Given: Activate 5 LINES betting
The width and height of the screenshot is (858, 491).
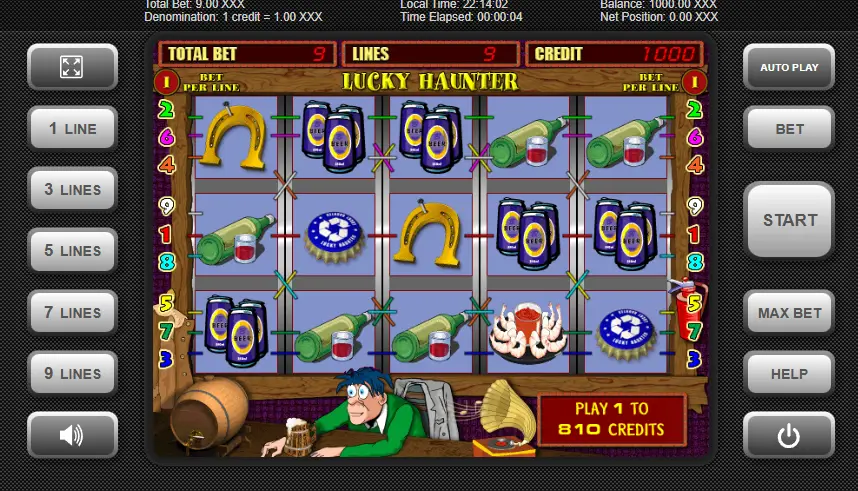Looking at the screenshot, I should (72, 251).
